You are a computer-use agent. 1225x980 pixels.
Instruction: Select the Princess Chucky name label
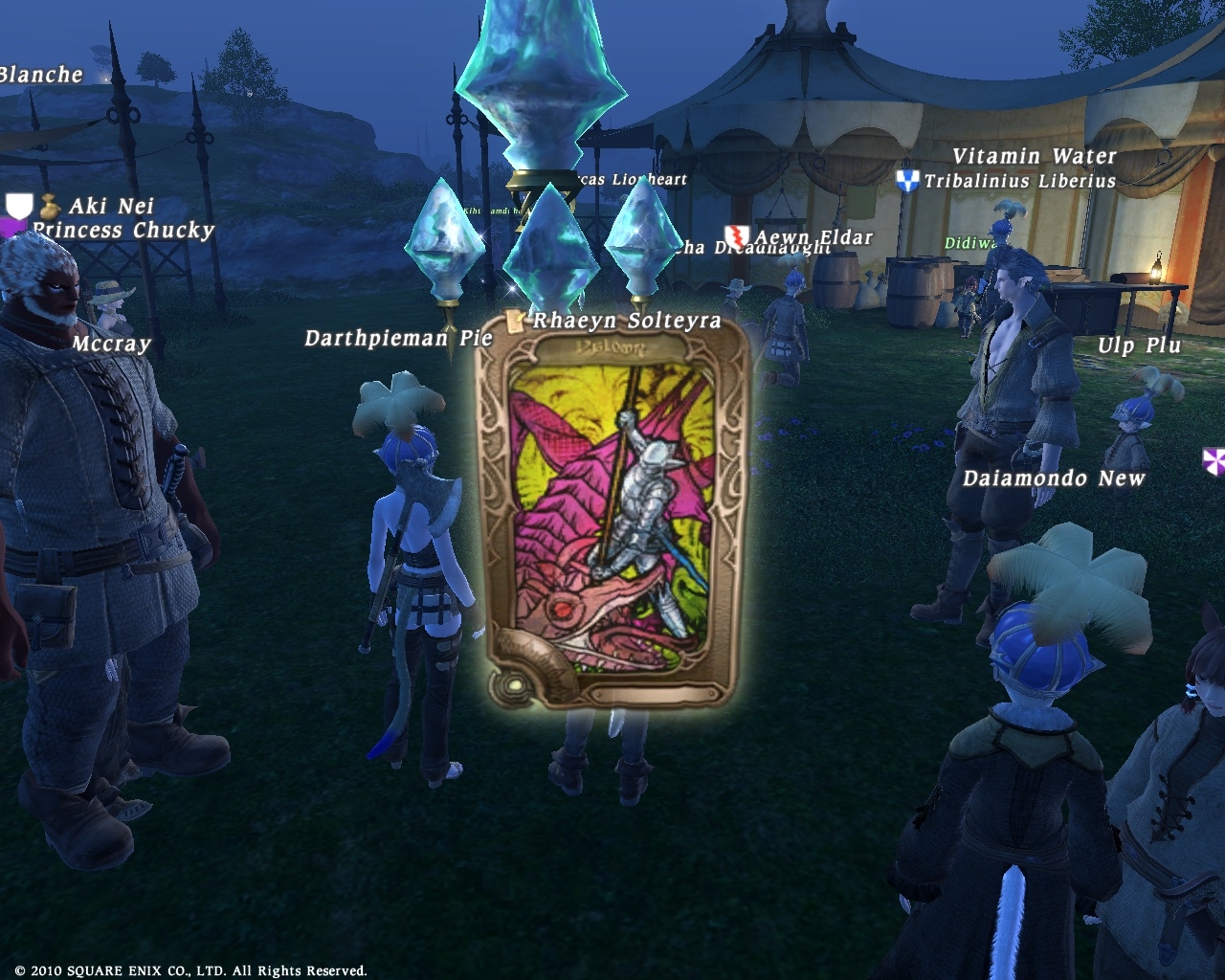123,231
